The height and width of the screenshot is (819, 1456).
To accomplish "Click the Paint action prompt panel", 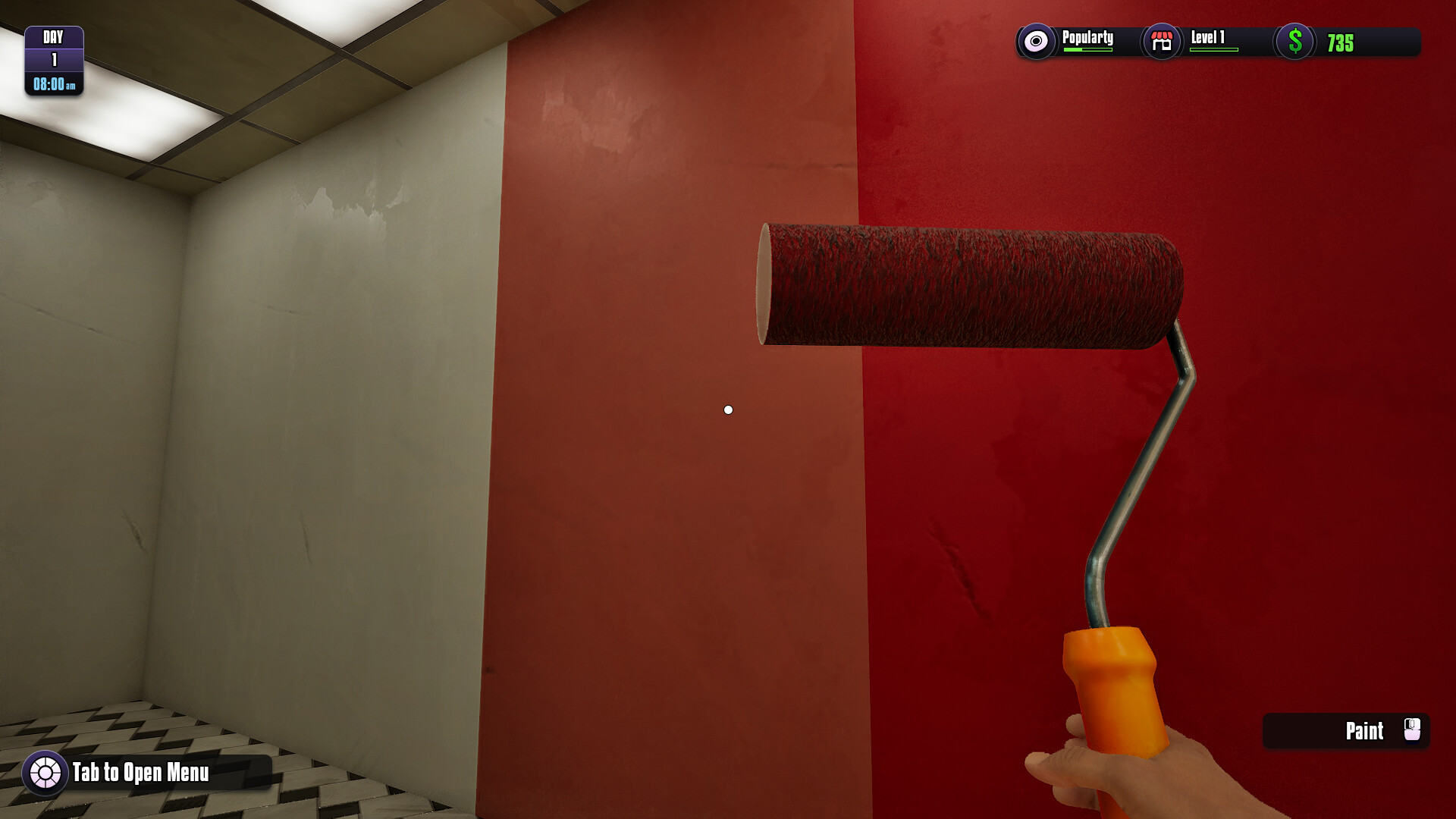I will (1346, 731).
